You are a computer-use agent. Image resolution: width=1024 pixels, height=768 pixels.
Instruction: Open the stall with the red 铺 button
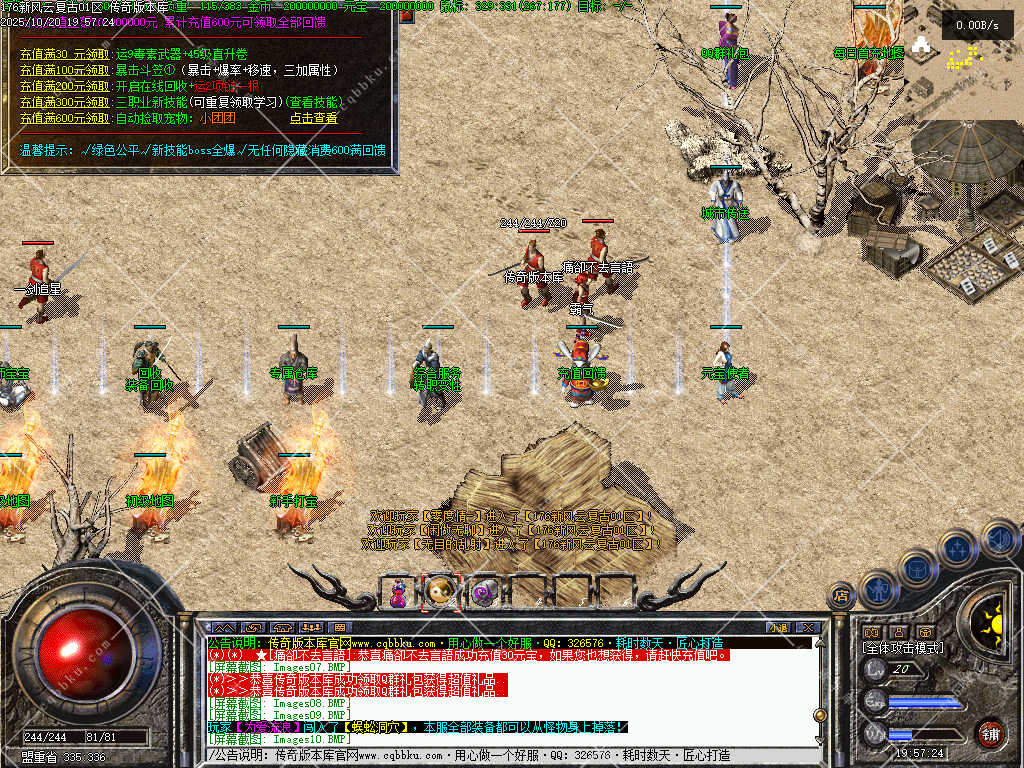click(x=990, y=733)
